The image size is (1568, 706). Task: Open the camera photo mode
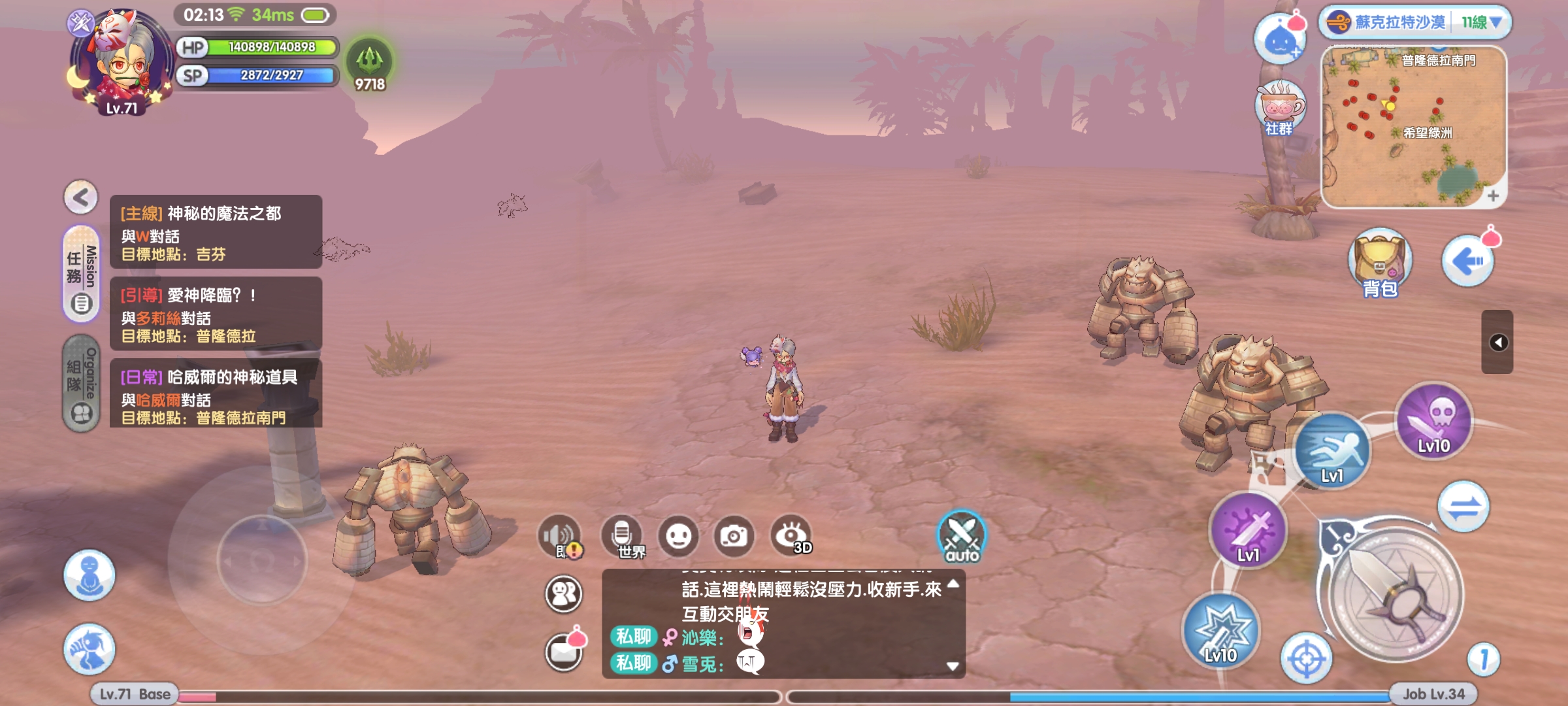tap(734, 537)
